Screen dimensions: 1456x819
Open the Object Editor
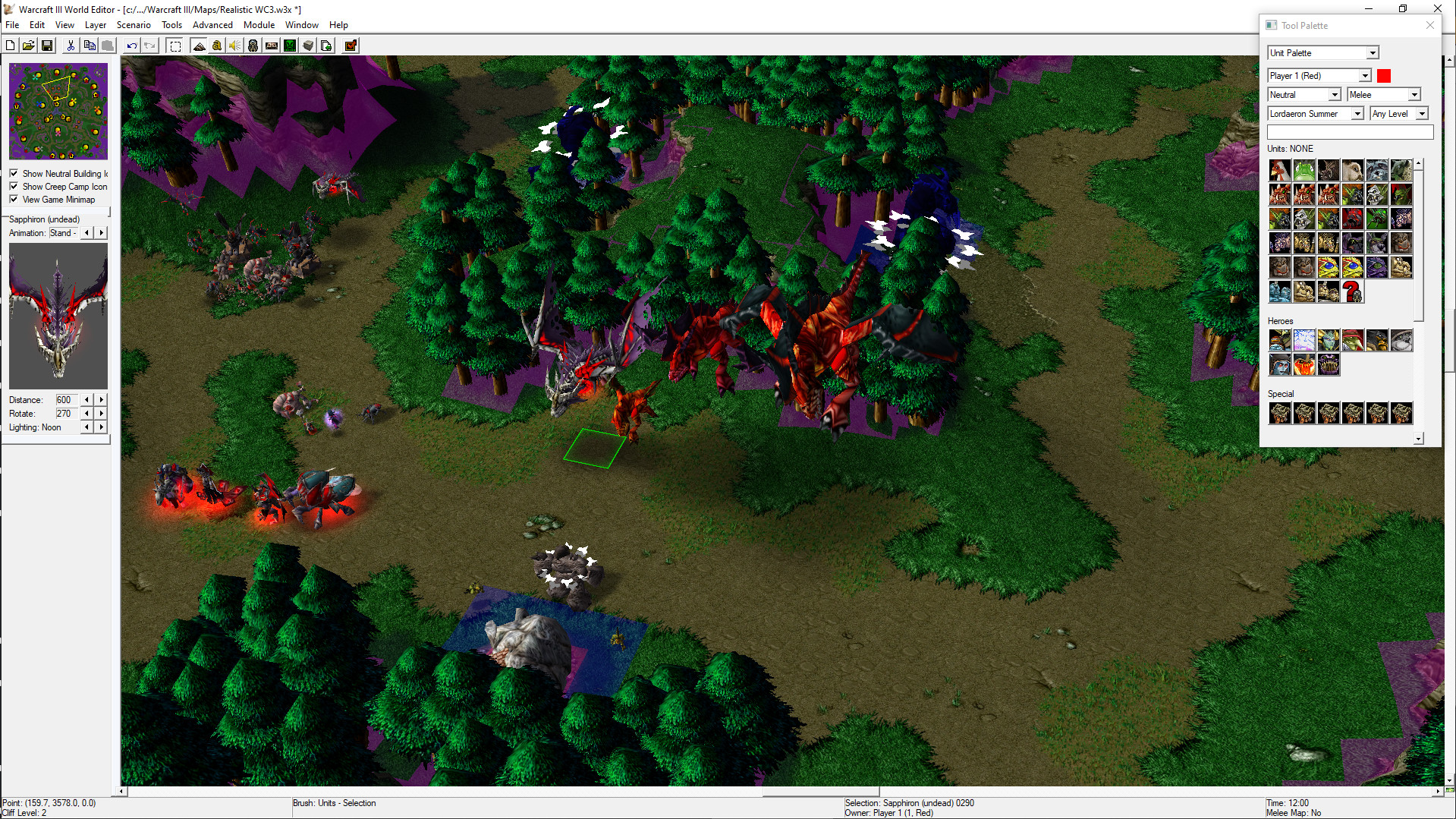coord(253,46)
